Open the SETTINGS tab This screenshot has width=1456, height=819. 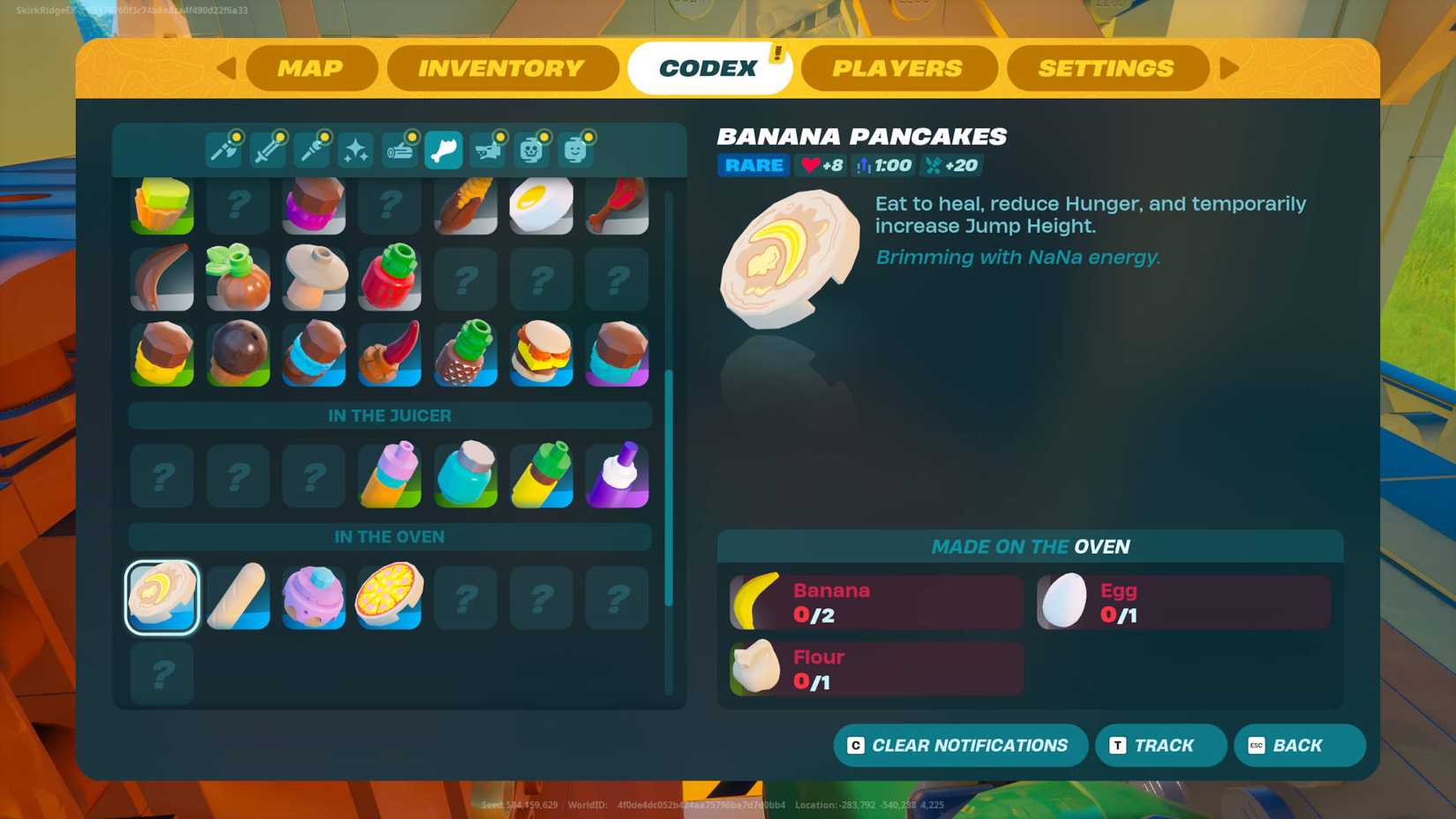(x=1107, y=68)
